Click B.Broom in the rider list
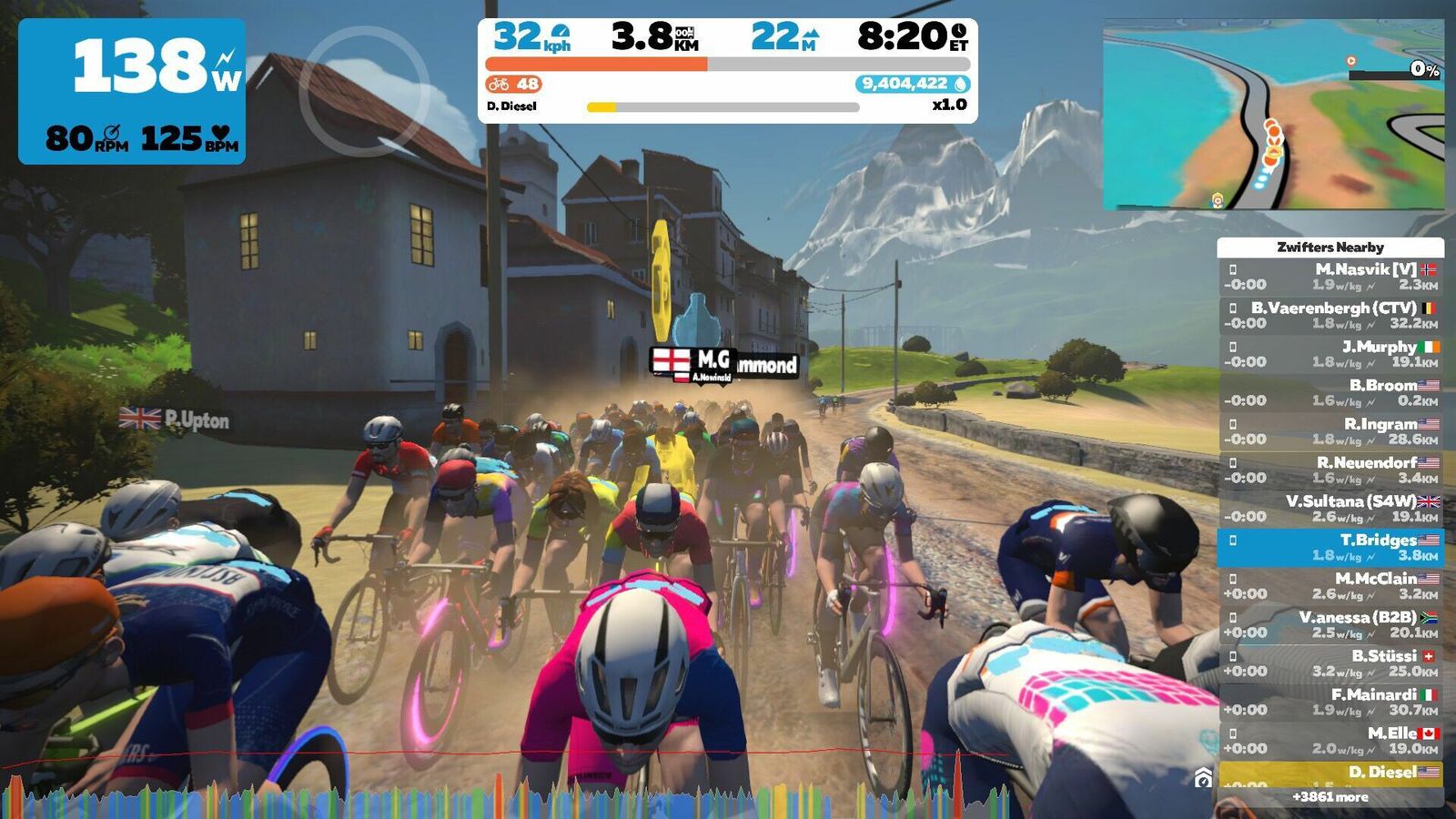 1330,392
